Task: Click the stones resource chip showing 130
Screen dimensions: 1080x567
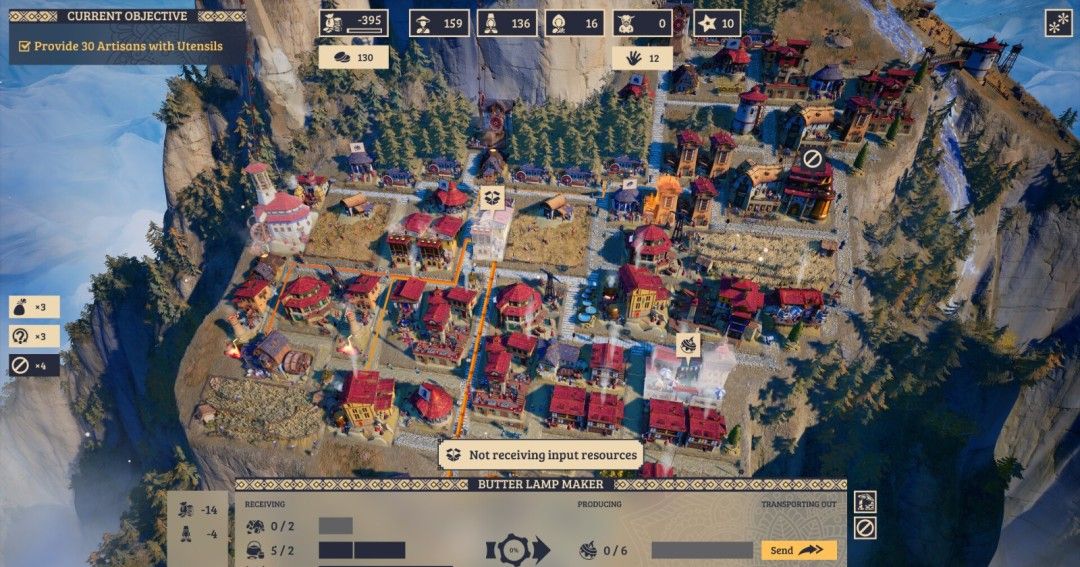Action: click(353, 58)
